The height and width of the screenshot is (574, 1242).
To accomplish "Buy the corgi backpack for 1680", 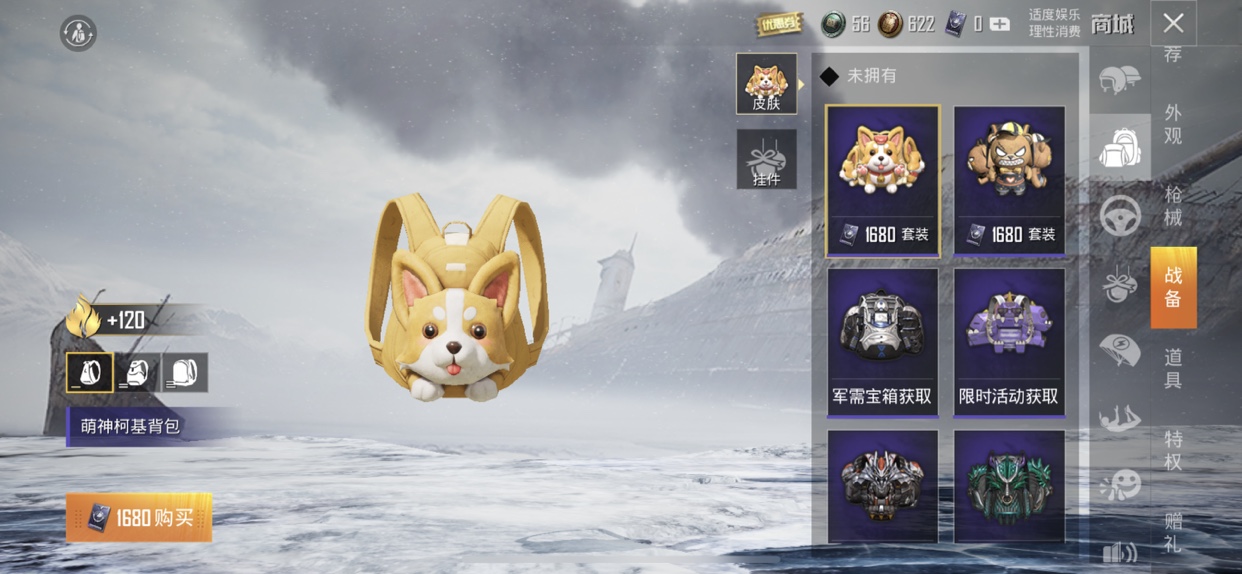I will click(139, 517).
